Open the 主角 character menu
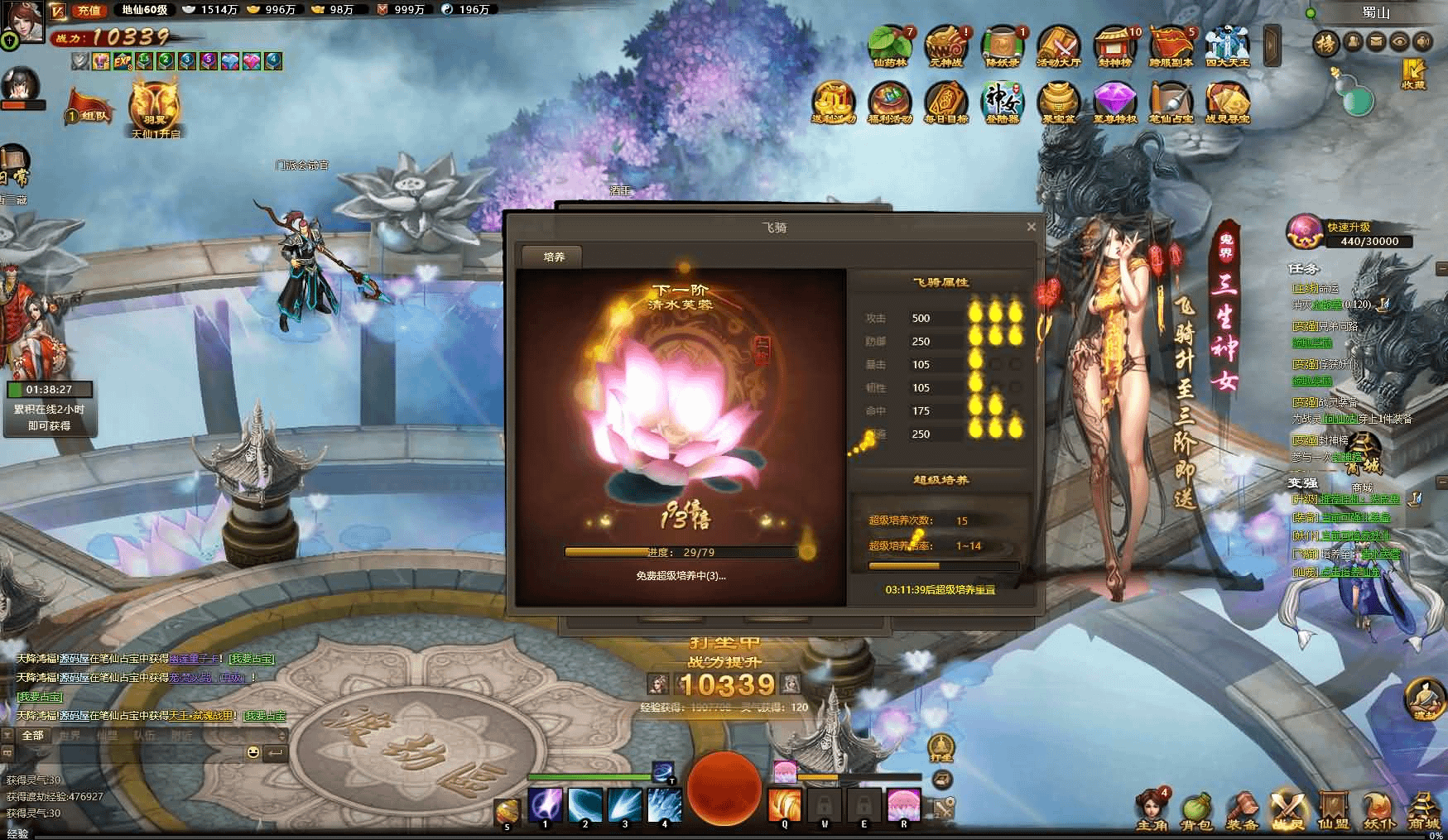This screenshot has width=1448, height=840. click(x=1151, y=810)
